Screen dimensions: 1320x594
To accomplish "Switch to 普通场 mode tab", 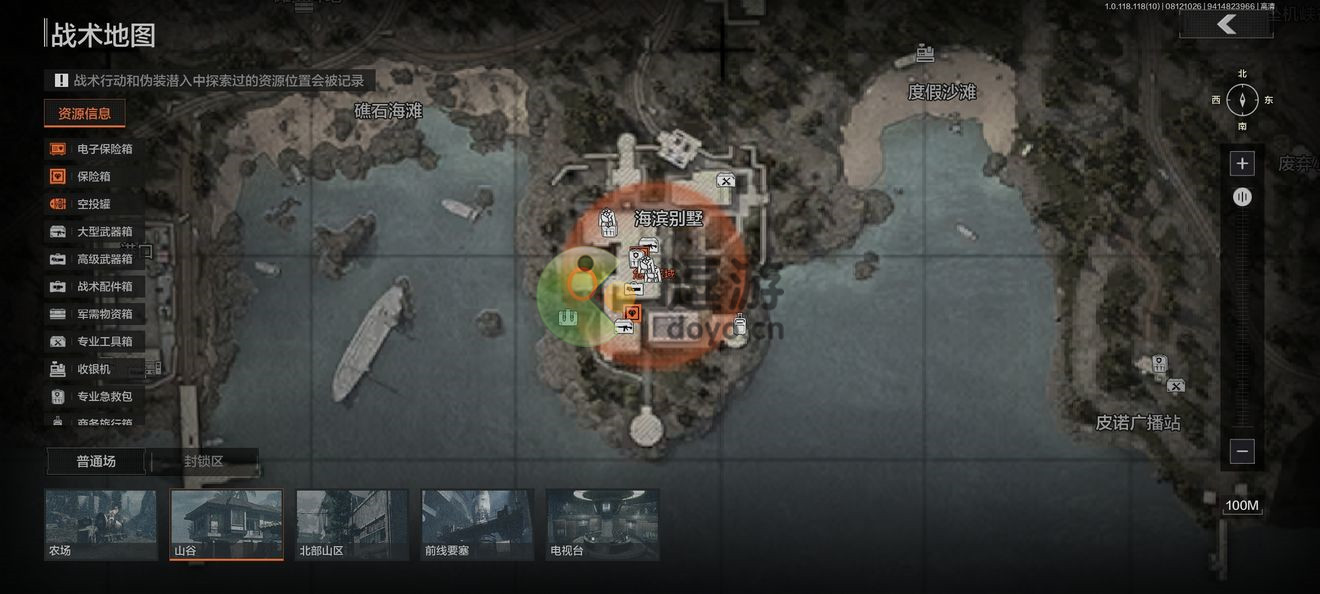I will (x=96, y=461).
